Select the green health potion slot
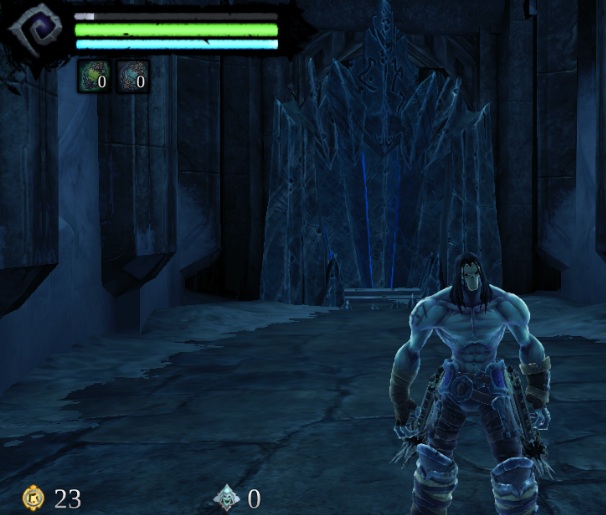 coord(93,76)
